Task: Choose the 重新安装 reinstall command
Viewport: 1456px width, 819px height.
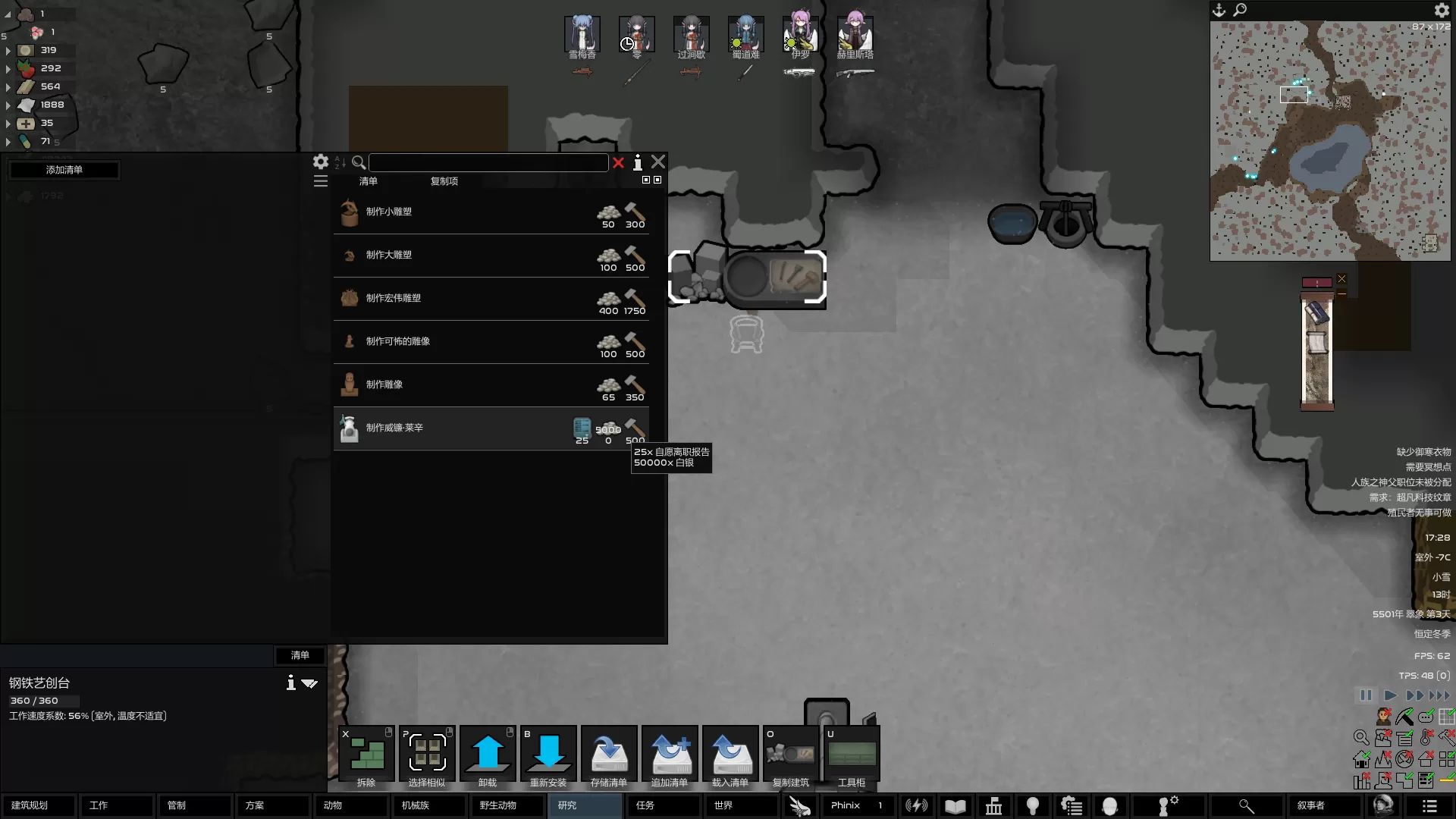Action: click(x=548, y=756)
